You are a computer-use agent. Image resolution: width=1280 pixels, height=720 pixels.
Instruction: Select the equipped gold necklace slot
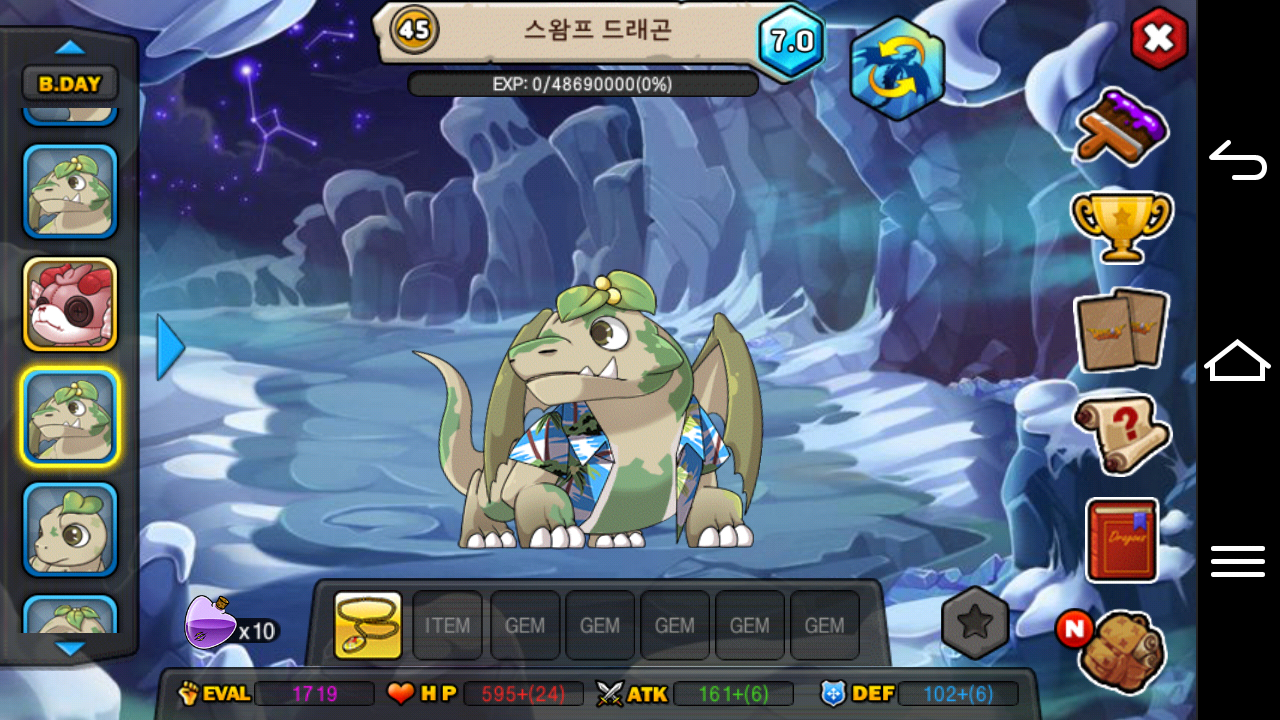point(368,625)
